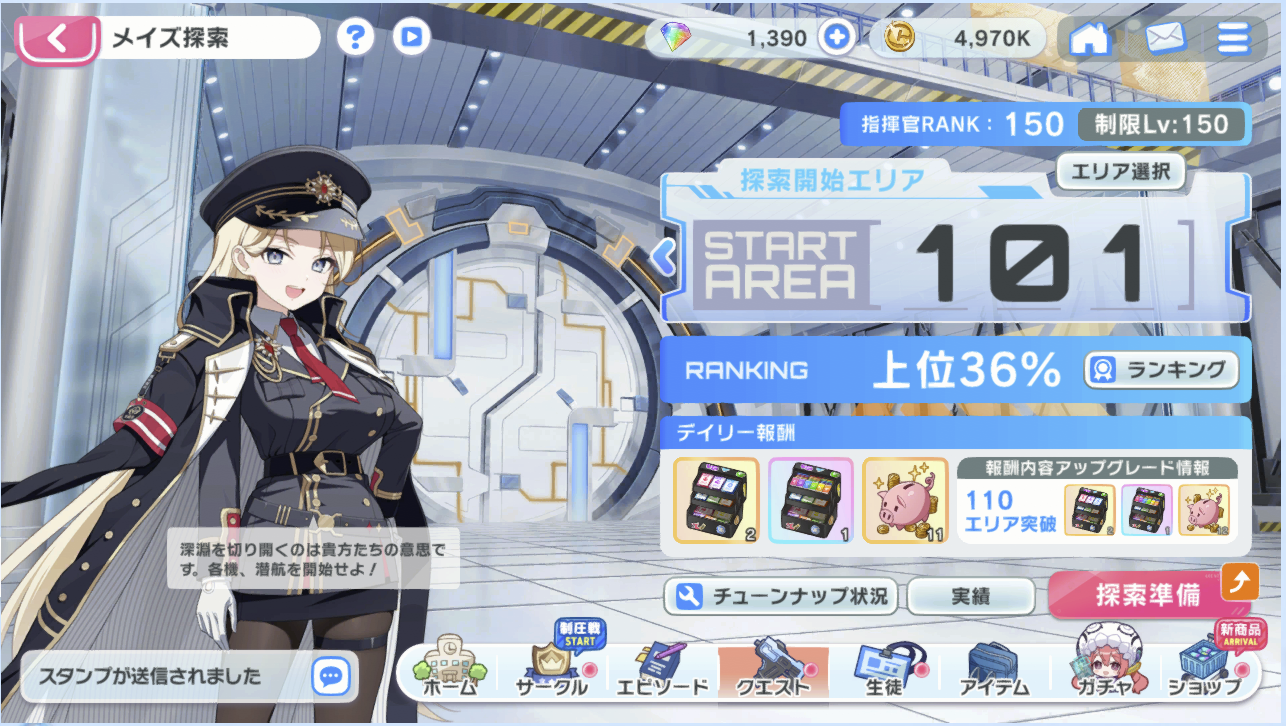Open 生徒 students menu

coord(883,670)
